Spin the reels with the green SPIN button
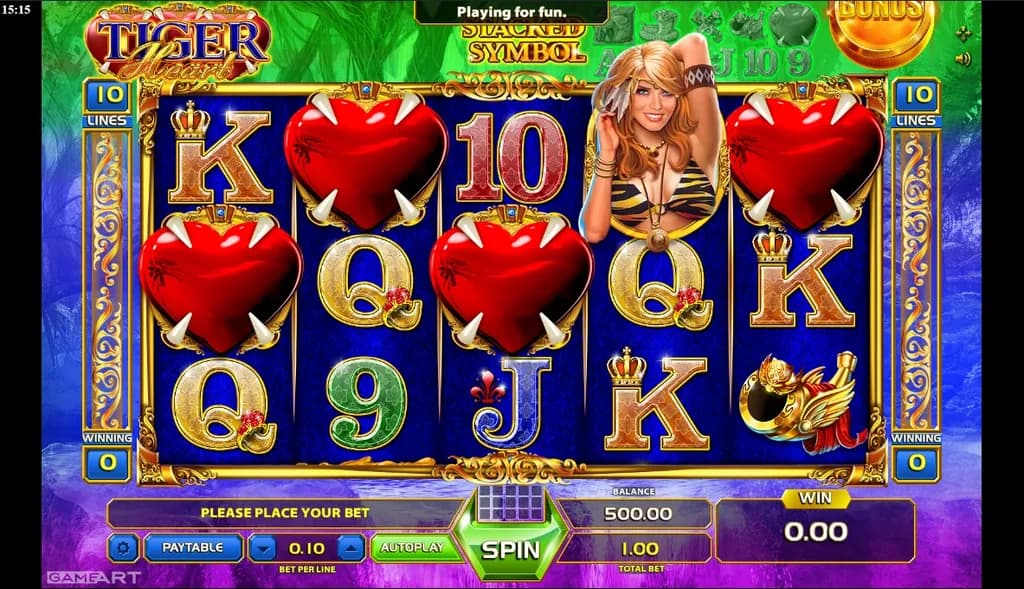Image resolution: width=1024 pixels, height=589 pixels. pos(510,549)
